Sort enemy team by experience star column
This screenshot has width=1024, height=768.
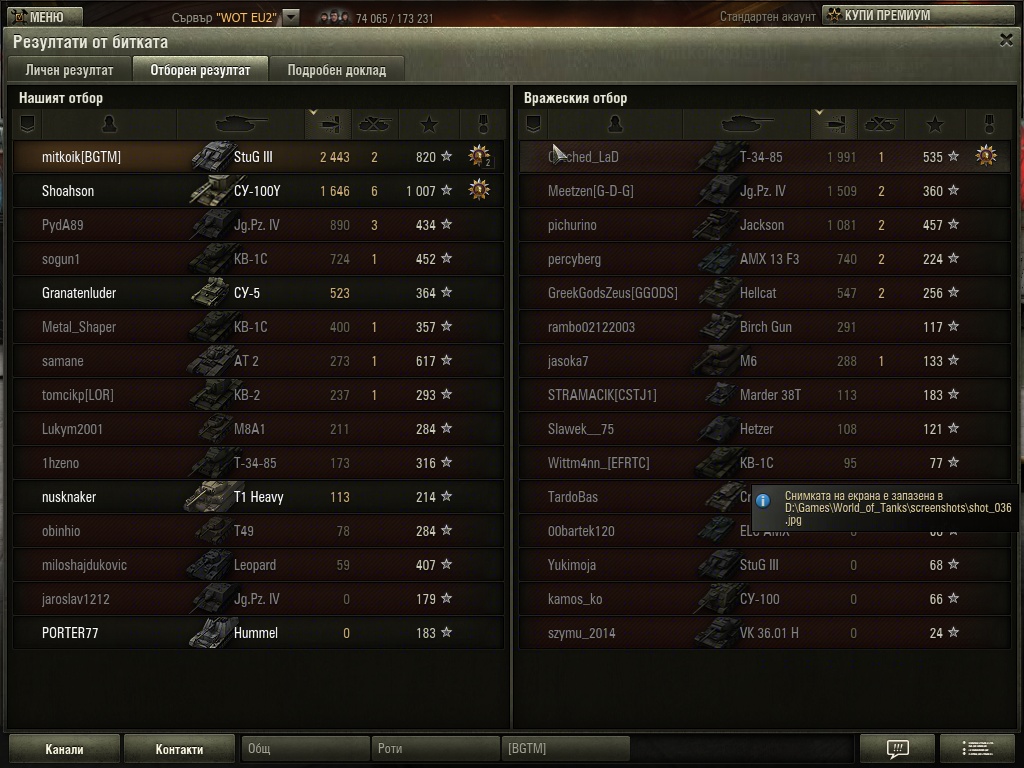934,124
